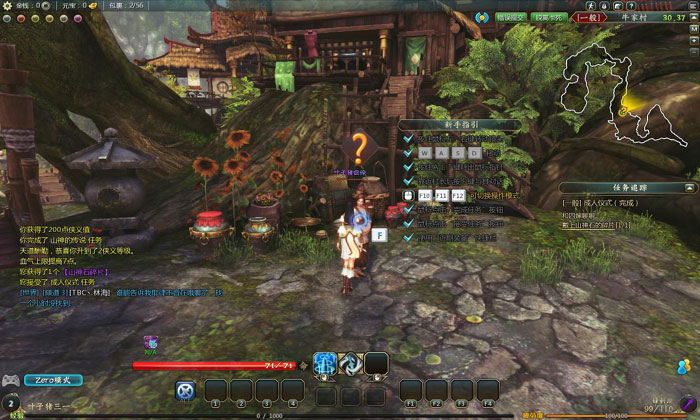Click the Zero模式 mode button
This screenshot has width=700, height=420.
[x=52, y=381]
